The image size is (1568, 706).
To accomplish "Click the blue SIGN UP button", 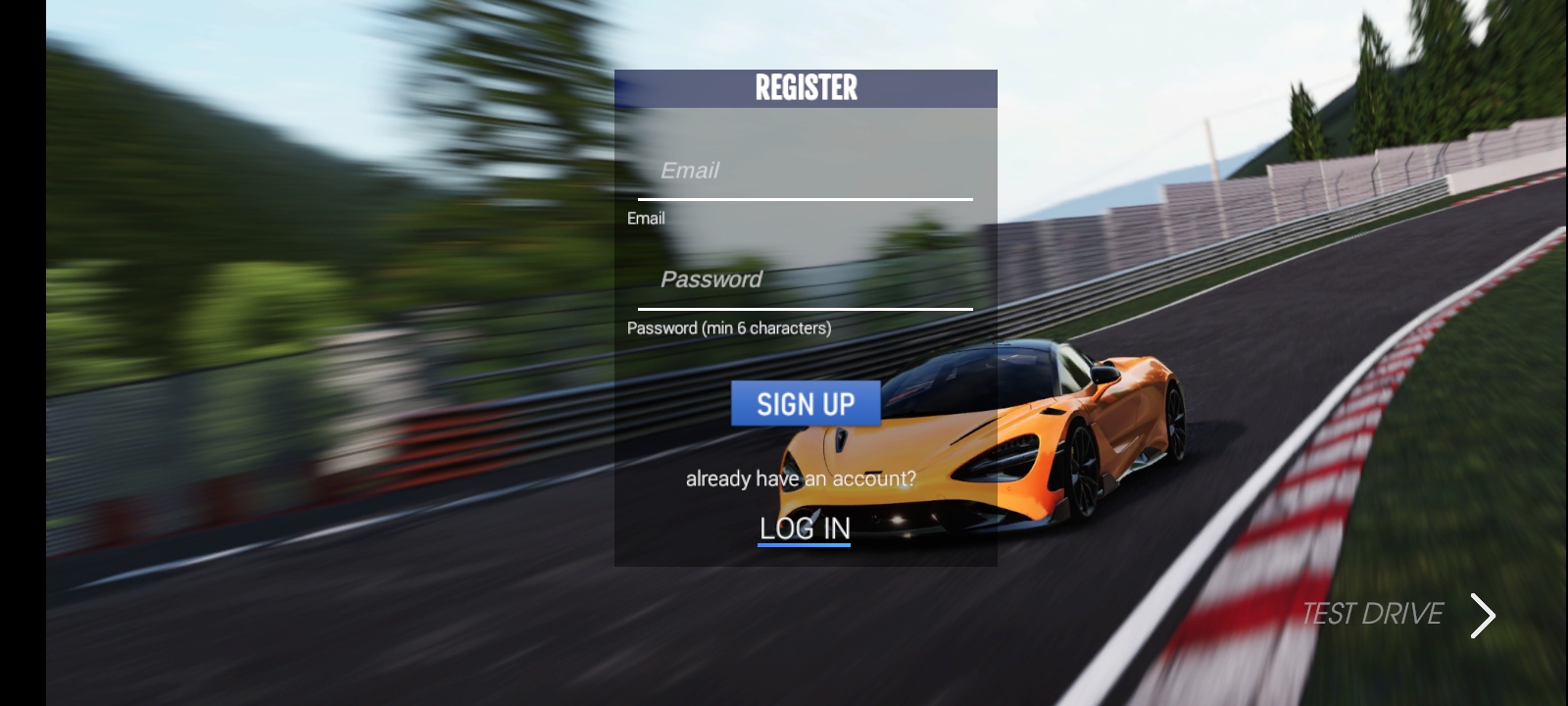I will [806, 403].
